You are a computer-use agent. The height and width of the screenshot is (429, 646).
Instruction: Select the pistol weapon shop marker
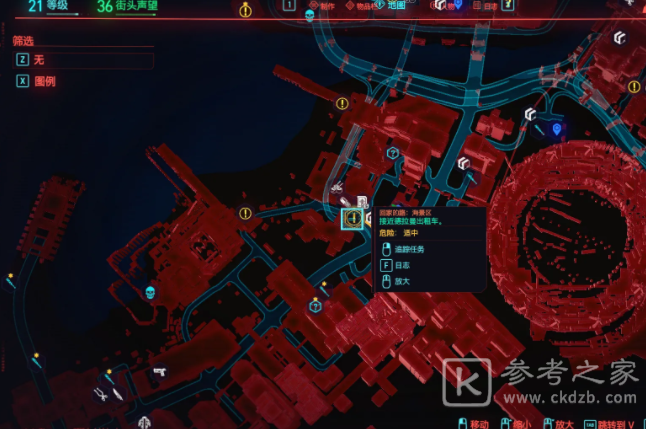[159, 371]
